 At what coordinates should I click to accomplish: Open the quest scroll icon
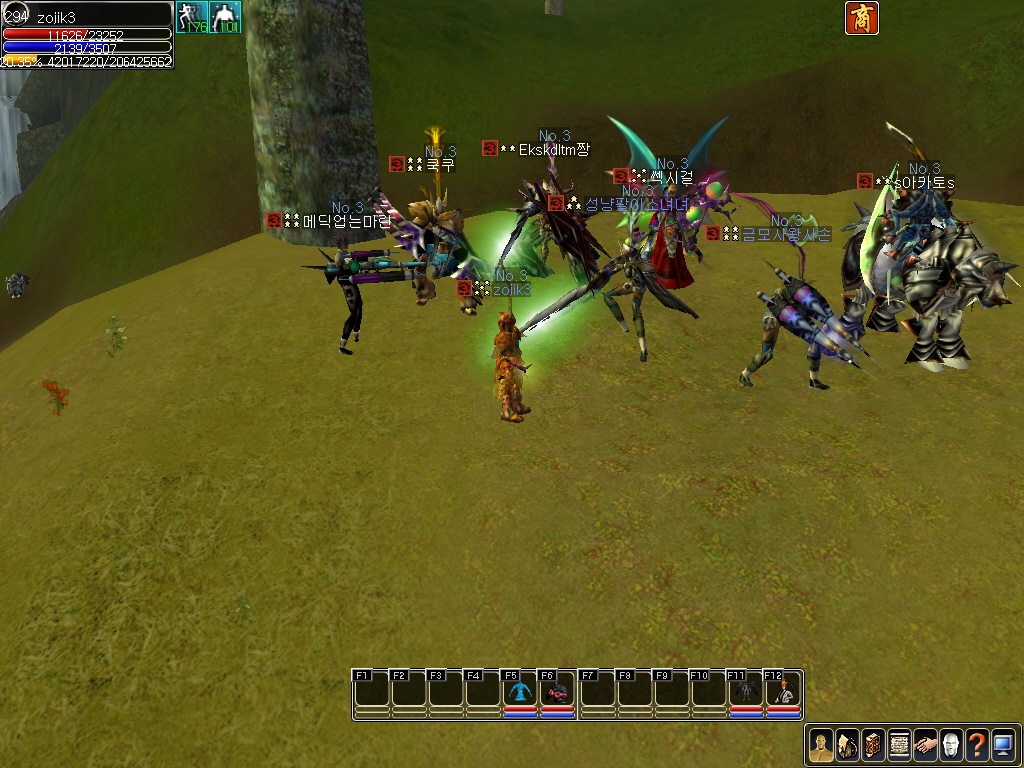tap(899, 745)
